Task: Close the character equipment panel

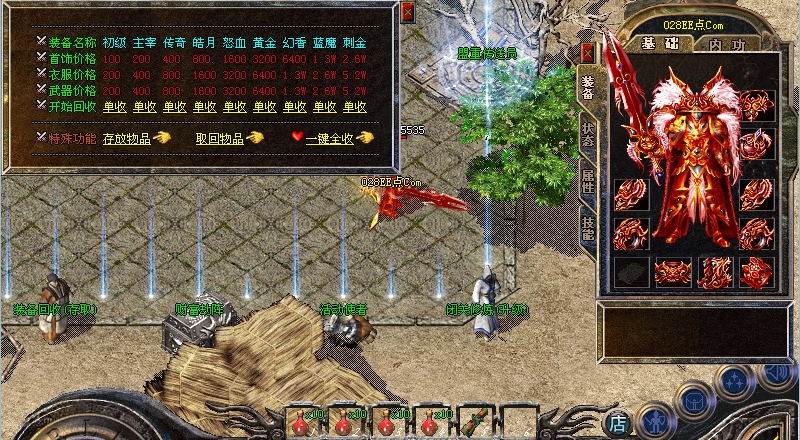Action: (x=587, y=50)
